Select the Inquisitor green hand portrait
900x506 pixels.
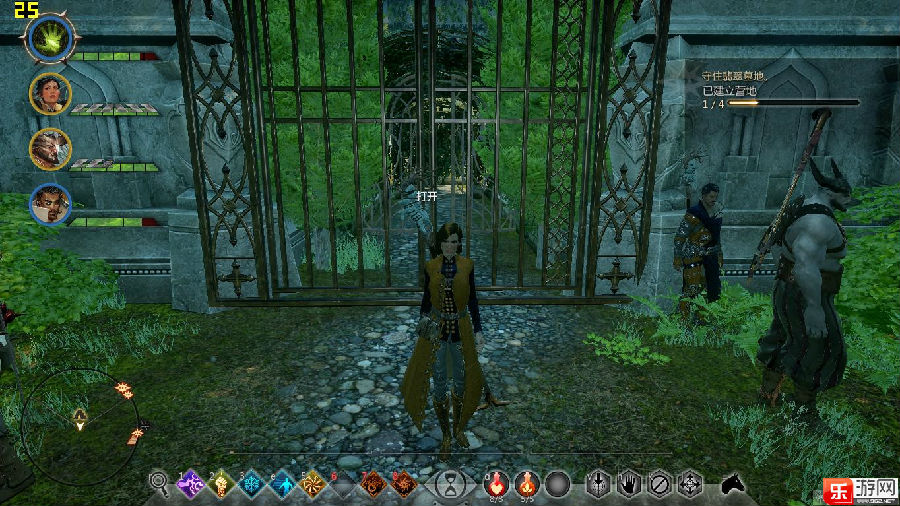click(47, 39)
